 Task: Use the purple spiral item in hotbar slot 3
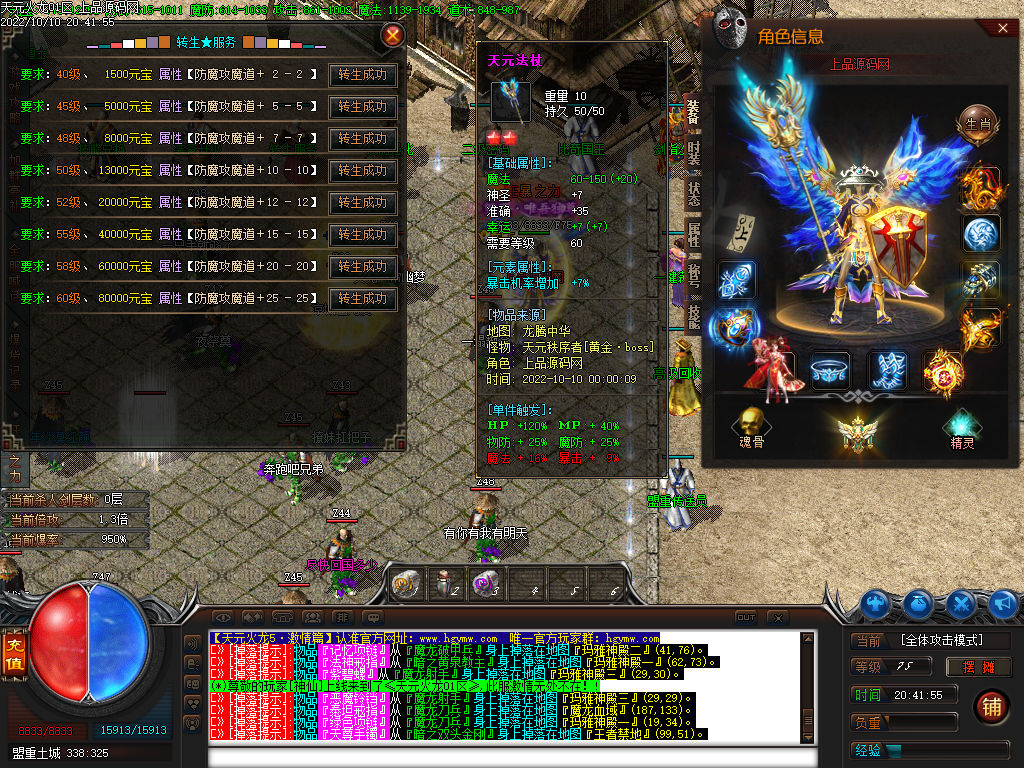[486, 584]
